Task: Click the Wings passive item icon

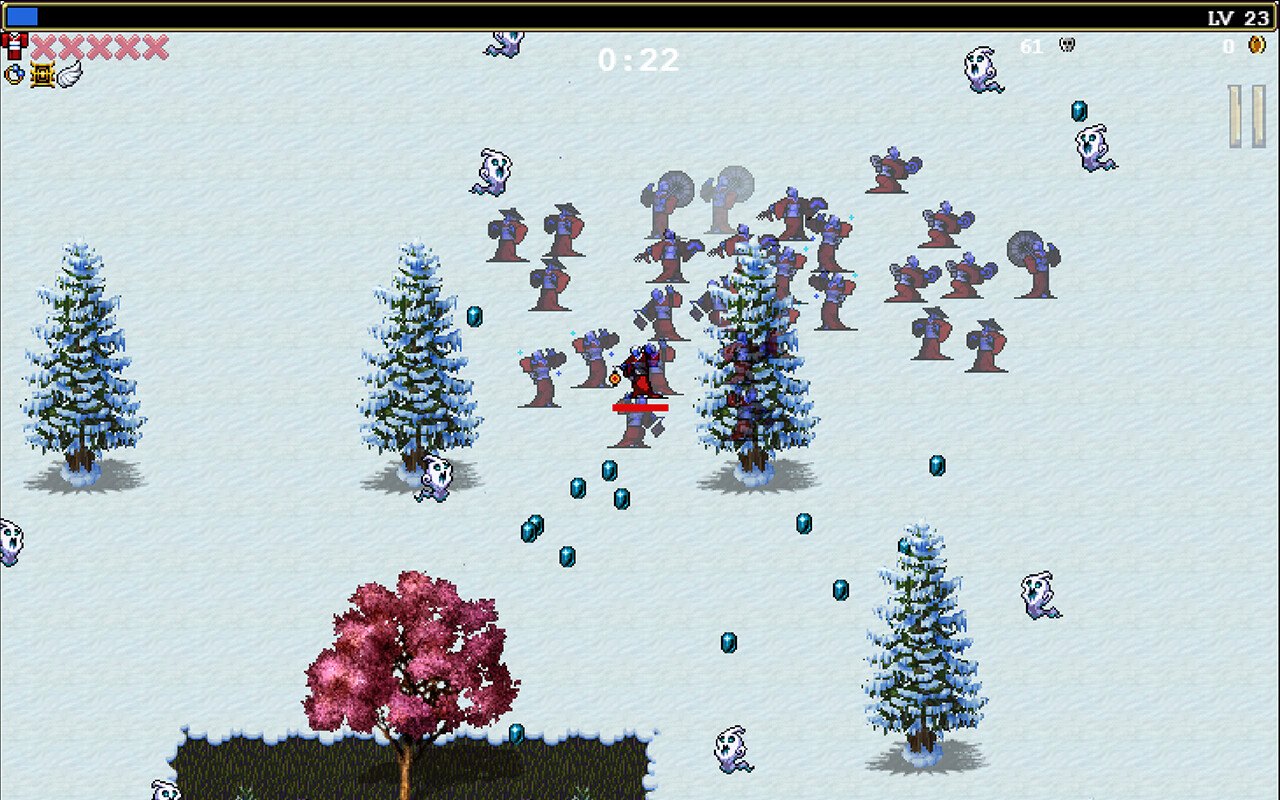Action: tap(68, 73)
